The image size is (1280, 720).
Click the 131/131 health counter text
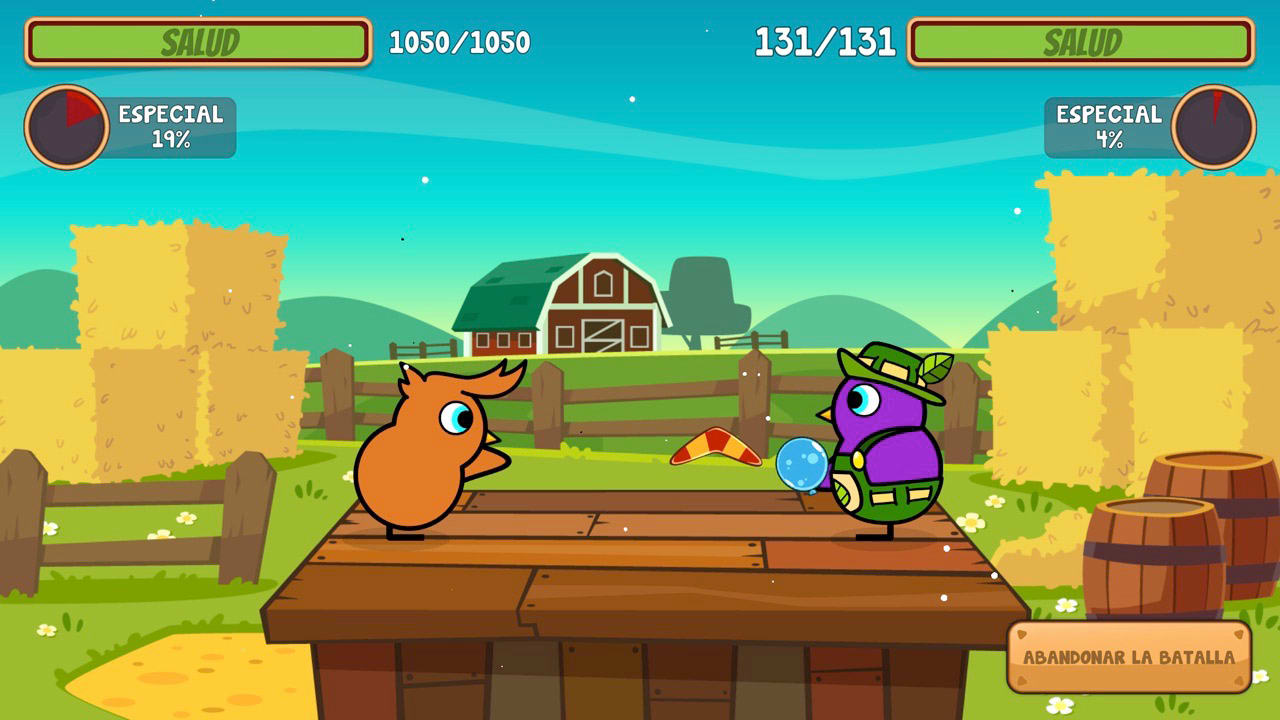coord(826,42)
